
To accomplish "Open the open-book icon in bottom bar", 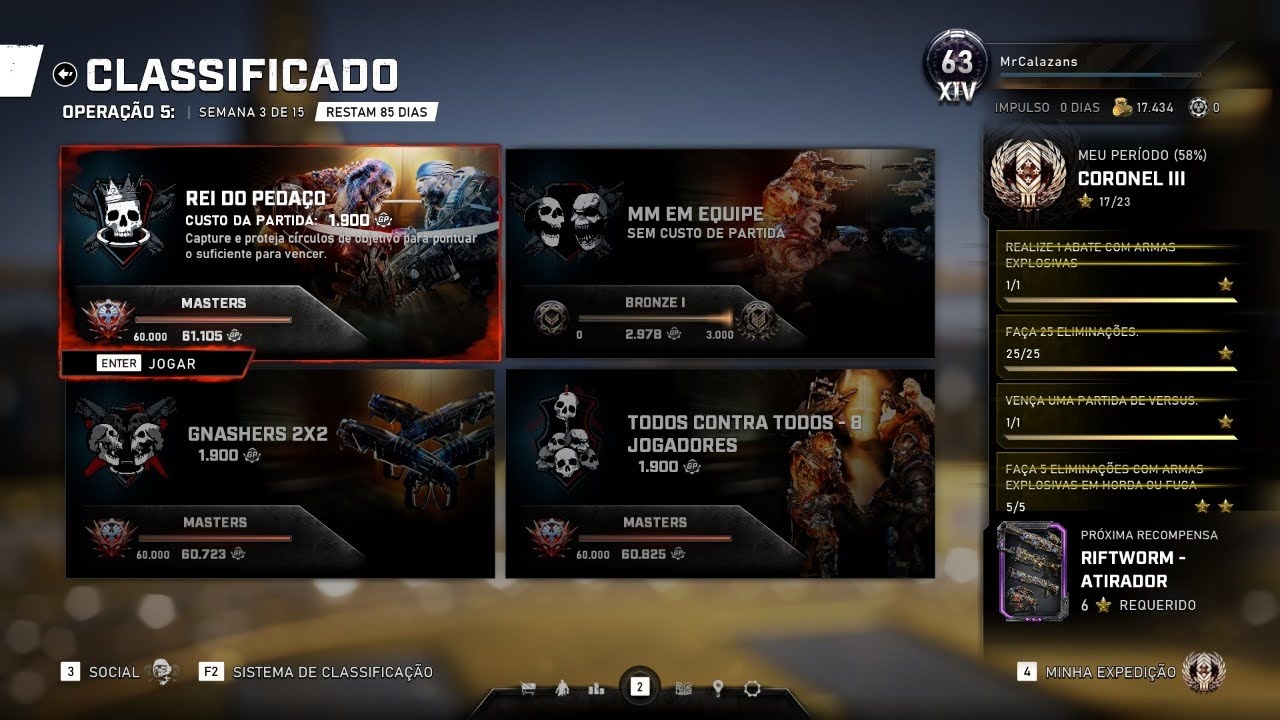I will (x=684, y=688).
